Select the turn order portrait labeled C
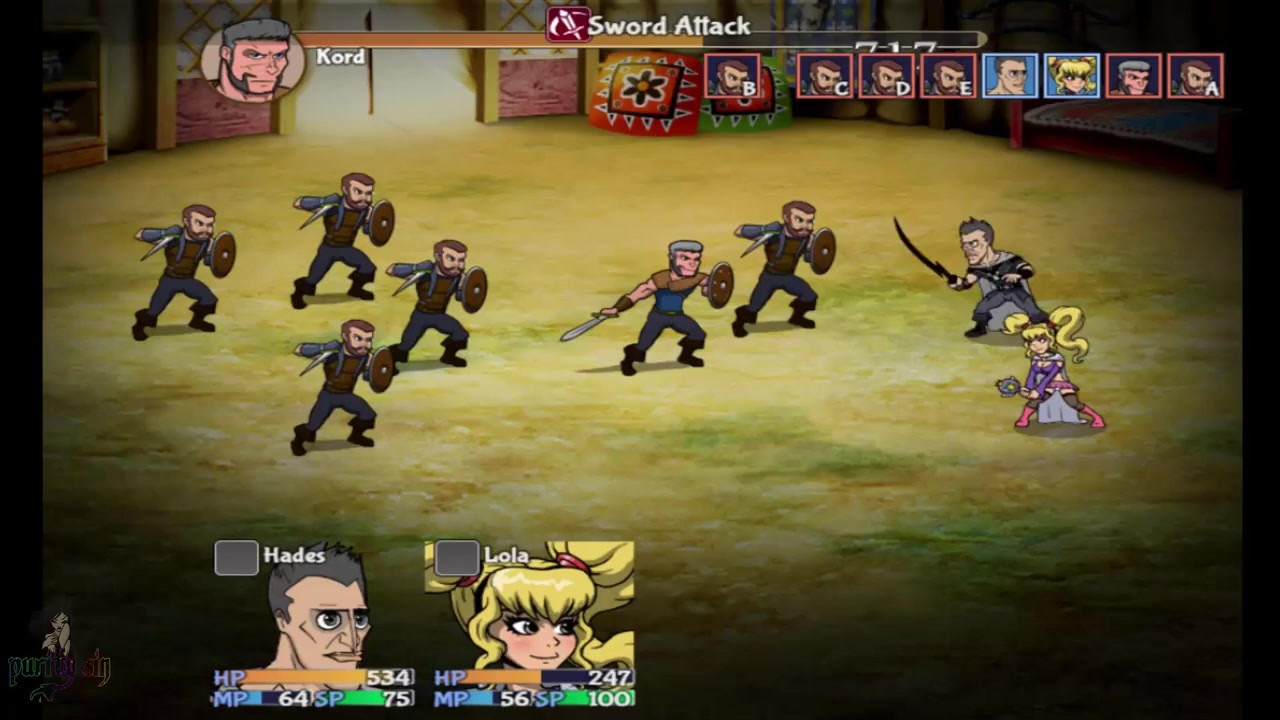The height and width of the screenshot is (720, 1280). (824, 76)
